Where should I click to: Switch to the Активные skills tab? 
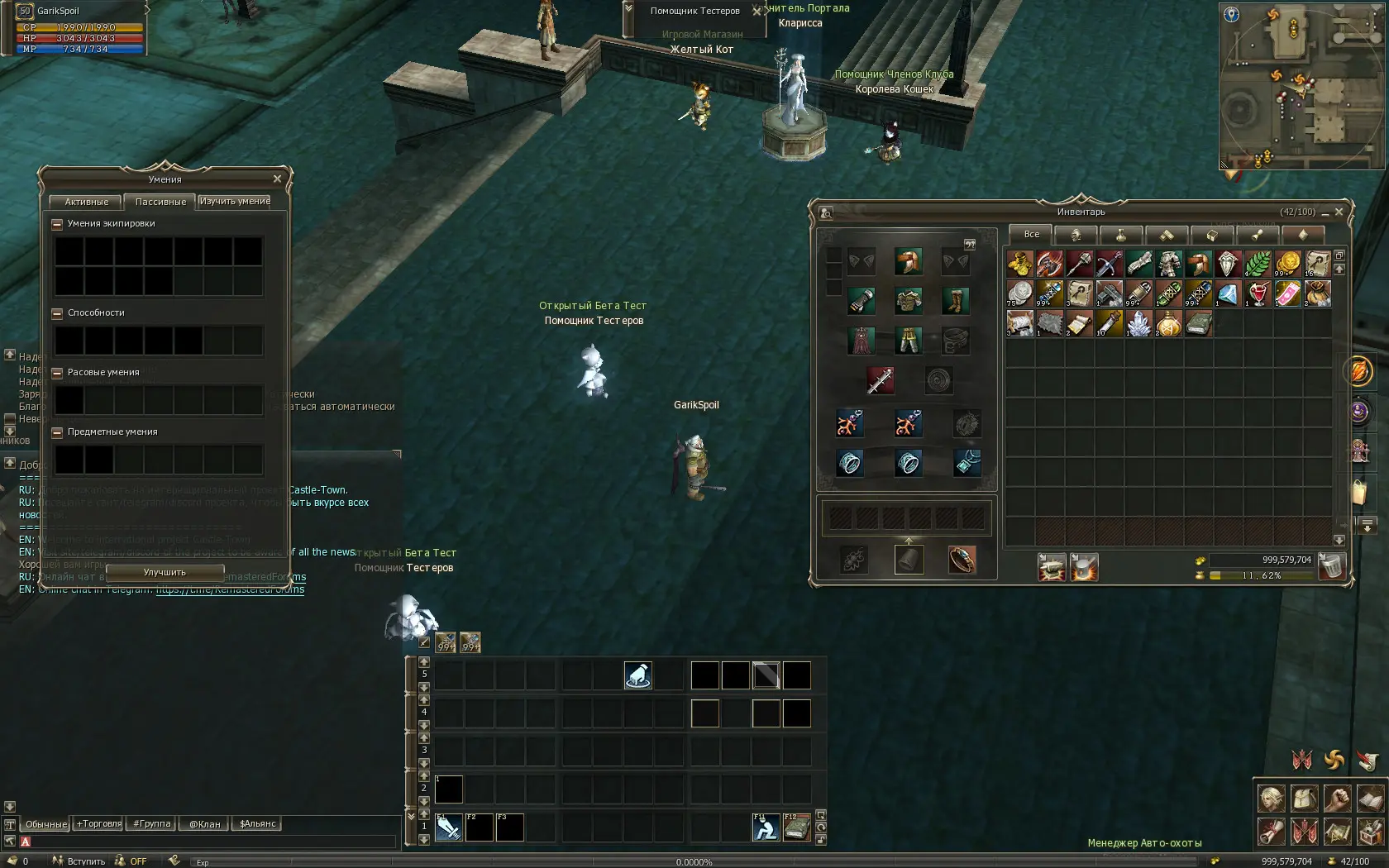(86, 202)
